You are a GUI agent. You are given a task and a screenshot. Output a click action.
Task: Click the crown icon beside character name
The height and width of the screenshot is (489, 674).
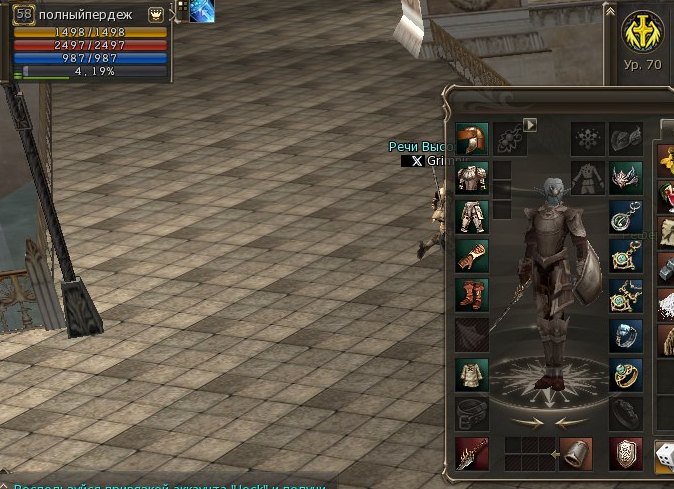point(156,14)
